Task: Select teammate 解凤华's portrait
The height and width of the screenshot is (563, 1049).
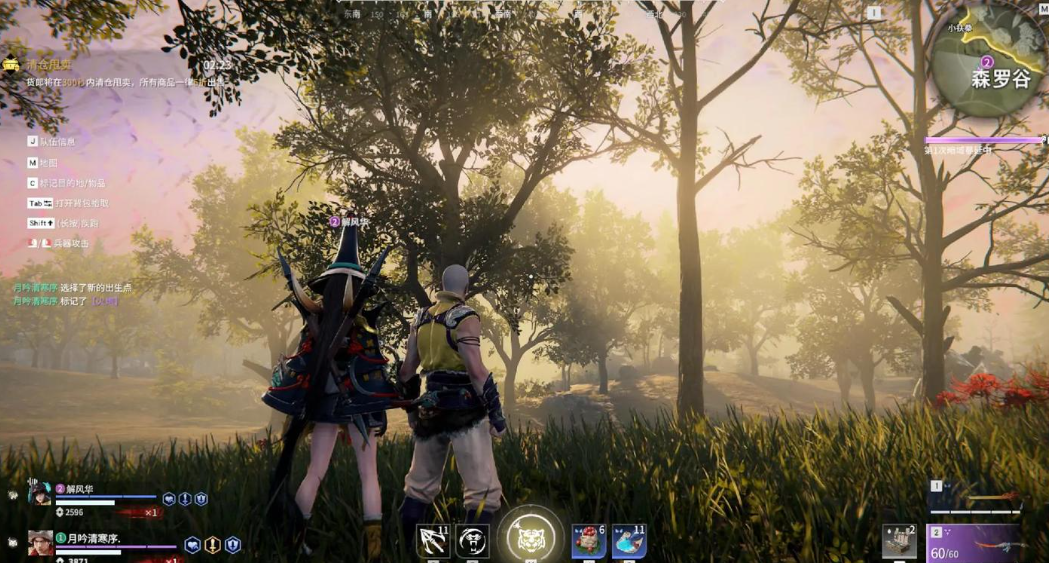Action: [x=40, y=493]
